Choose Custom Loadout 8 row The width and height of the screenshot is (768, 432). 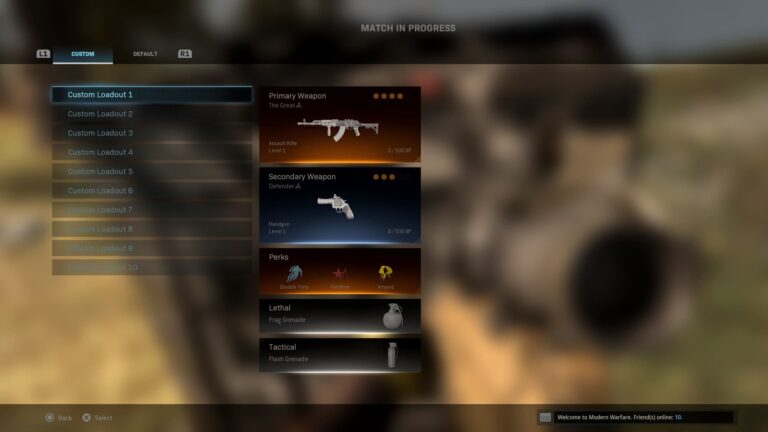click(152, 229)
